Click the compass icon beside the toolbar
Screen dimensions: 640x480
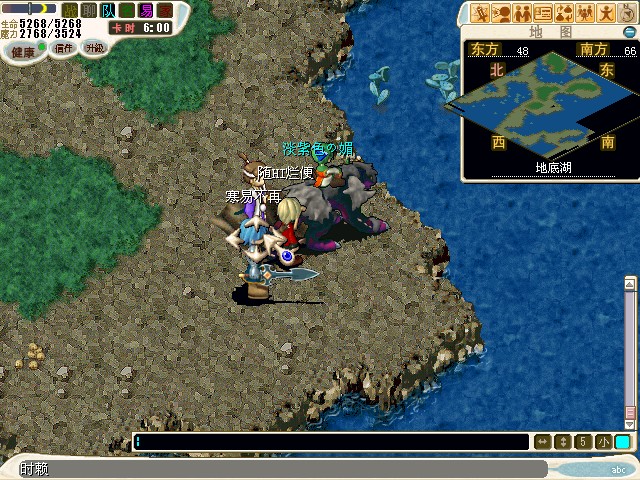point(627,13)
